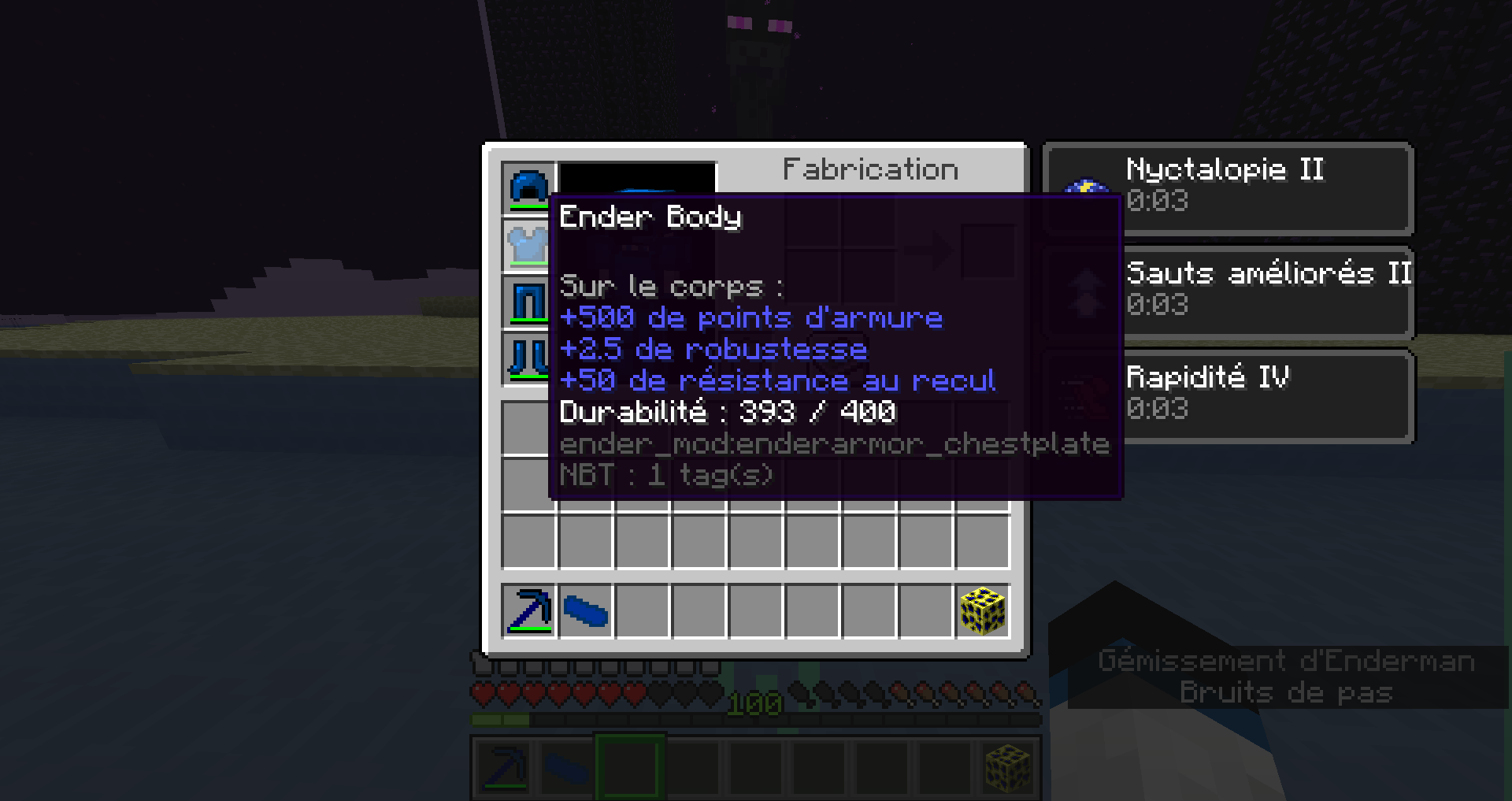The image size is (1512, 801).
Task: Click the crafting arrow between grid and output
Action: pyautogui.click(x=929, y=249)
